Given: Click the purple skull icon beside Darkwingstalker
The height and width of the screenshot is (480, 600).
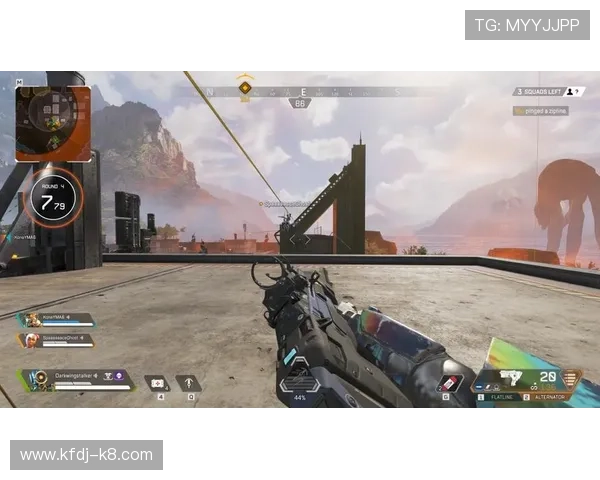Looking at the screenshot, I should (119, 377).
